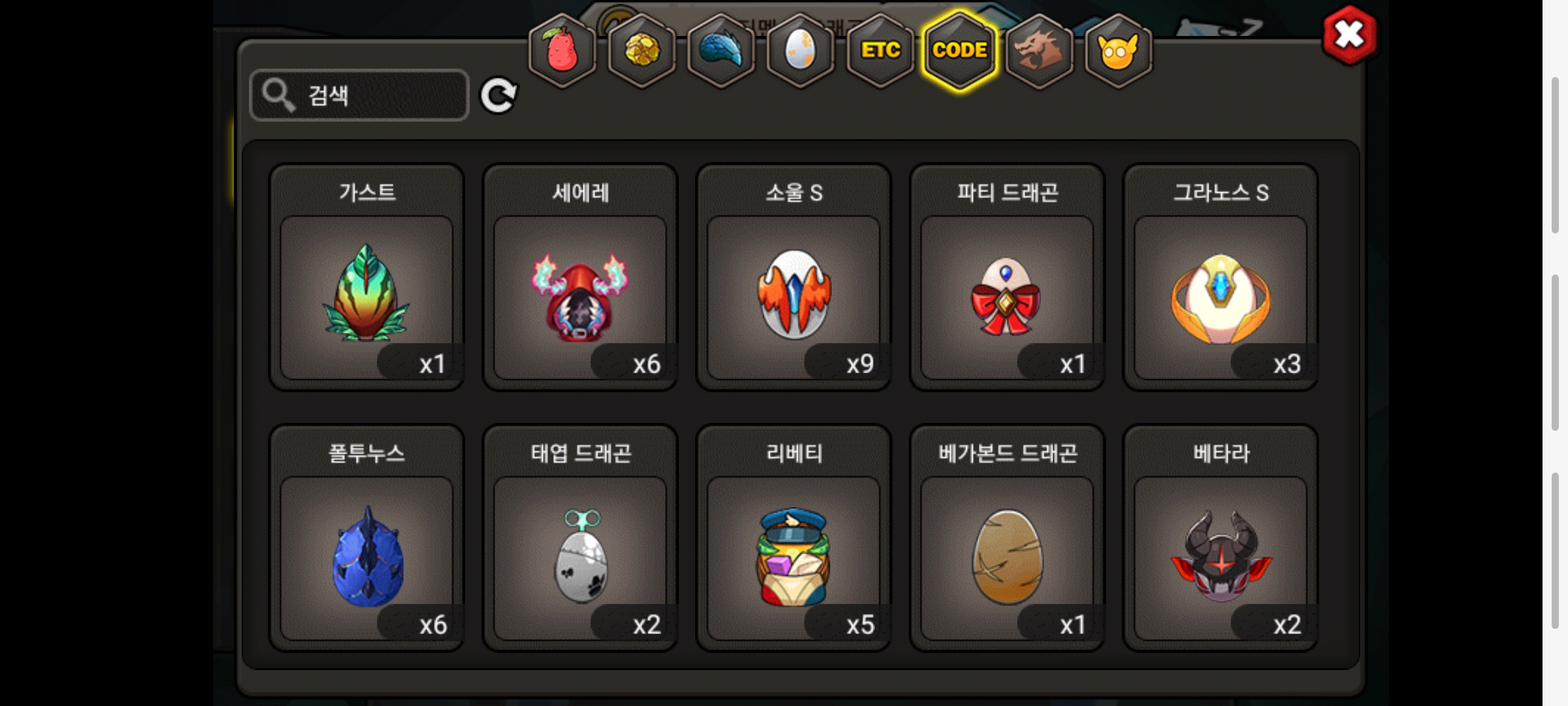Pick the 태엽 드래곤 wind-up egg
1568x706 pixels.
[580, 556]
